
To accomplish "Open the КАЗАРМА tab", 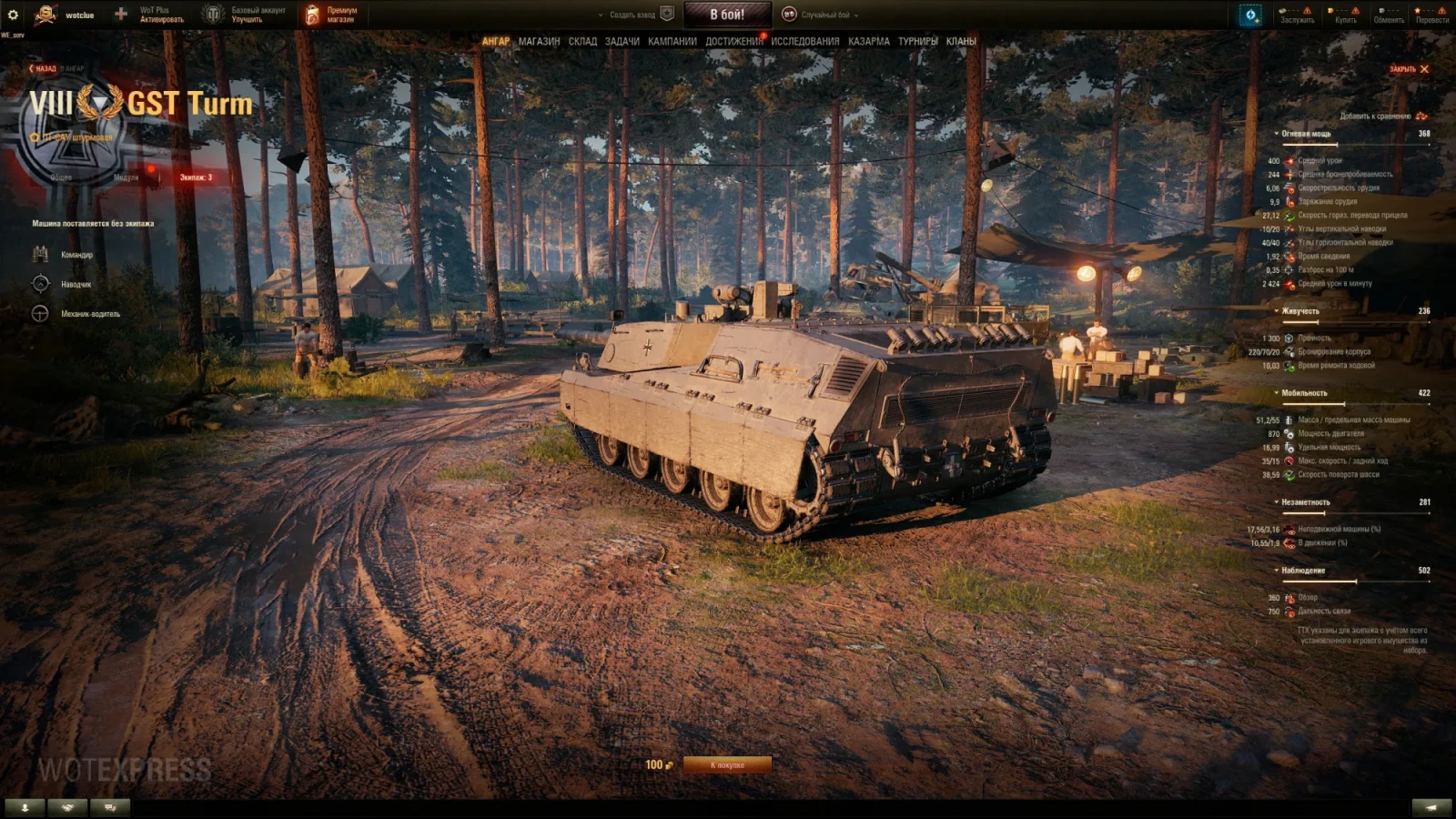I will (x=869, y=41).
